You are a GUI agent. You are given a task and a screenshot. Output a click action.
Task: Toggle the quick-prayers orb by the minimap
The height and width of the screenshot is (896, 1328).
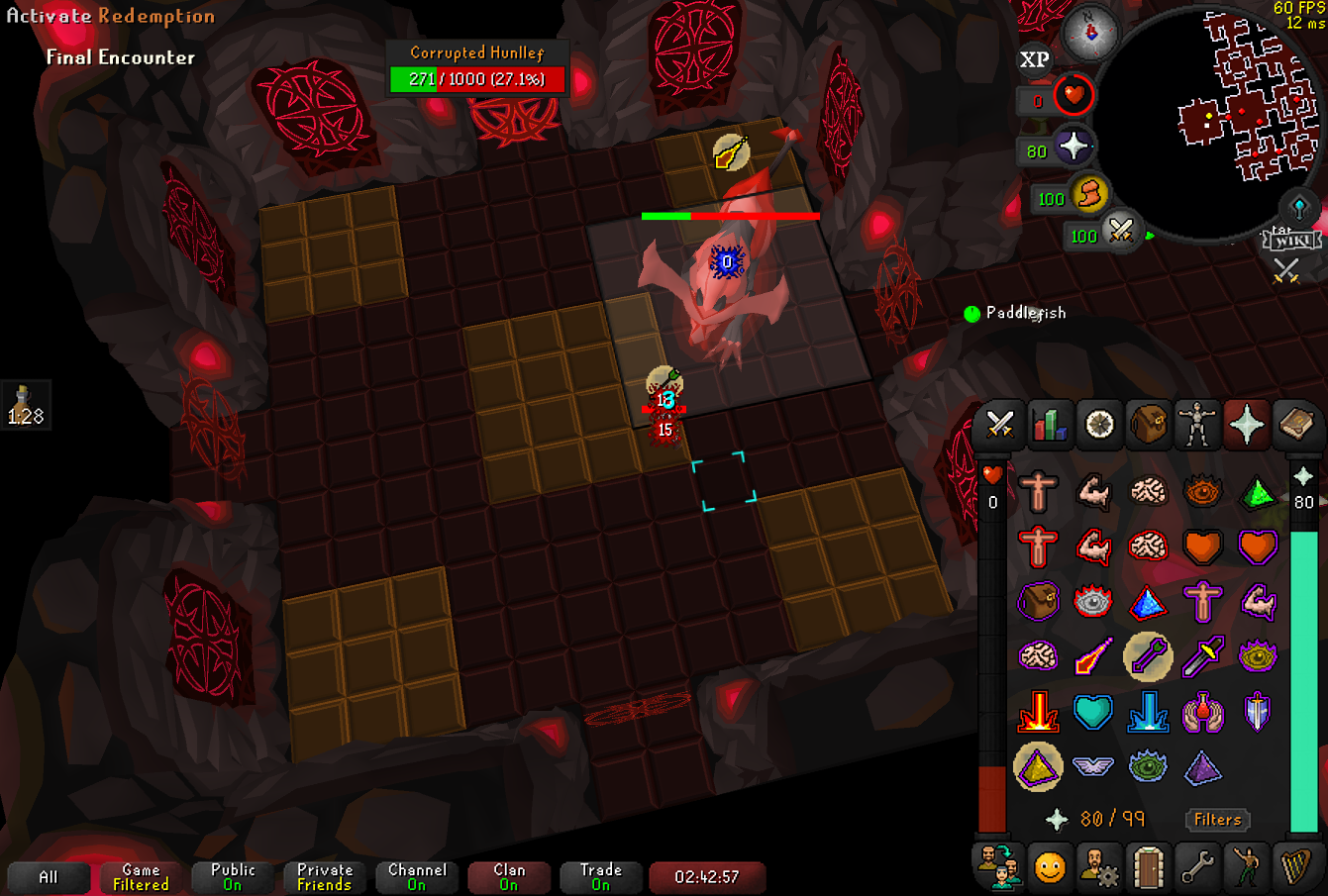tap(1073, 148)
